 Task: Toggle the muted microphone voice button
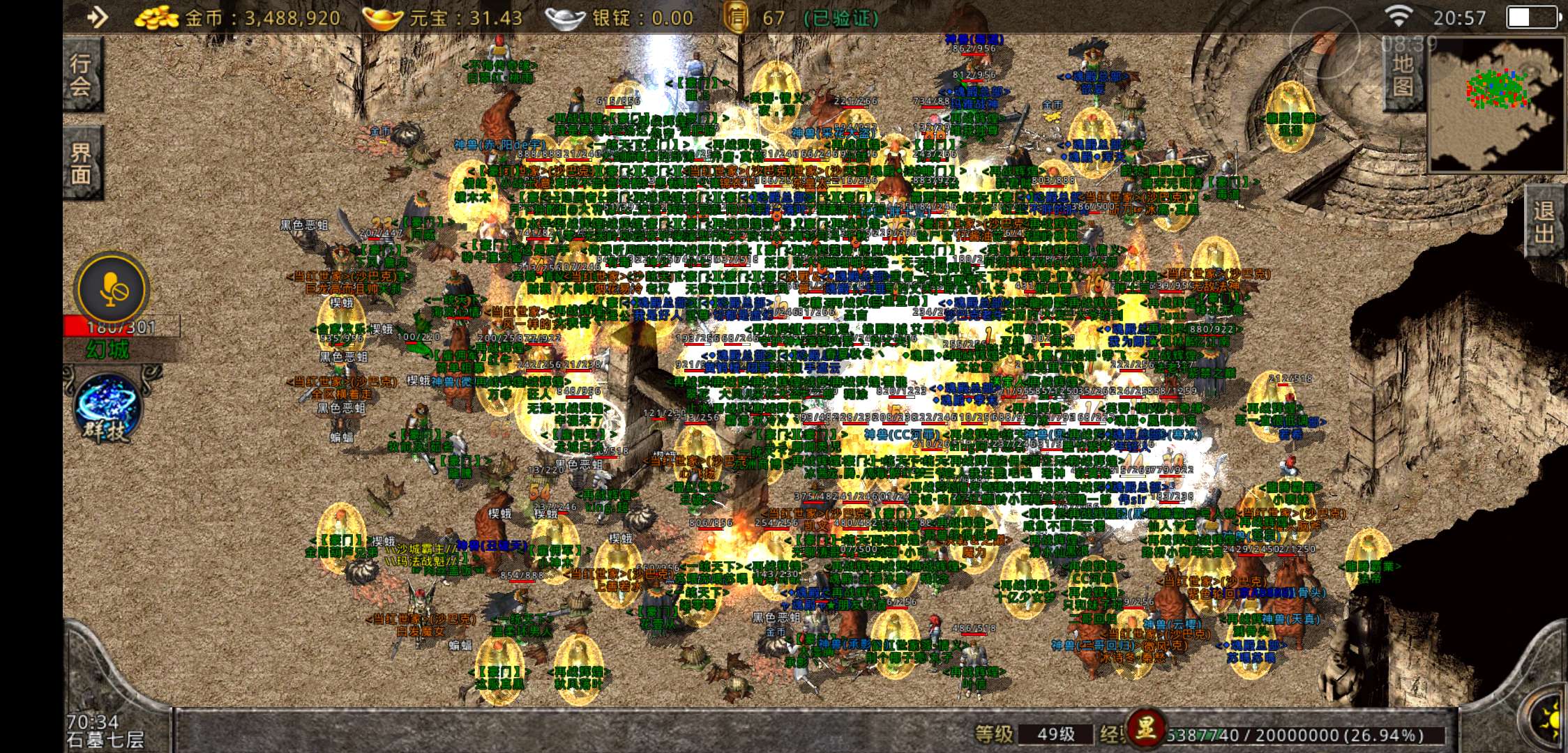112,289
